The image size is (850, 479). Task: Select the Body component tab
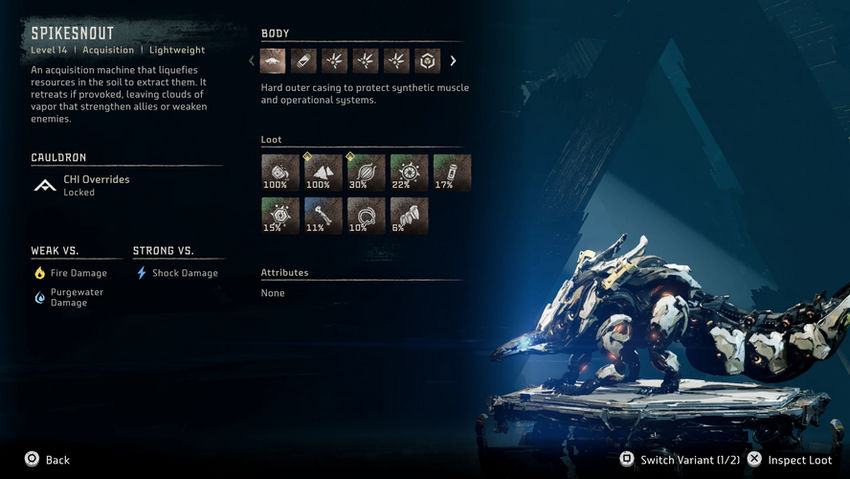pos(273,61)
